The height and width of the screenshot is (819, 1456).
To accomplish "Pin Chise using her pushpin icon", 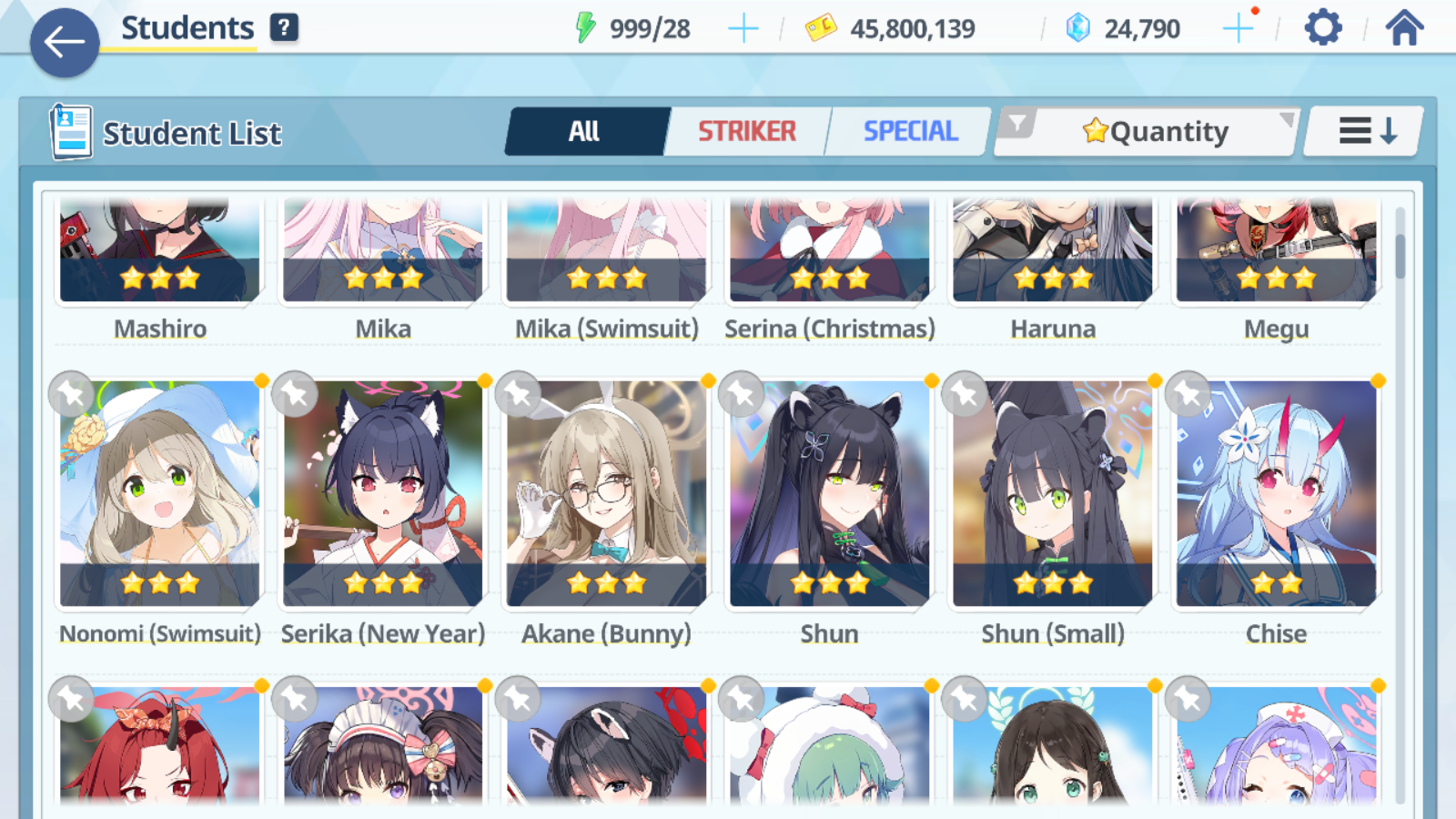I will click(x=1187, y=394).
